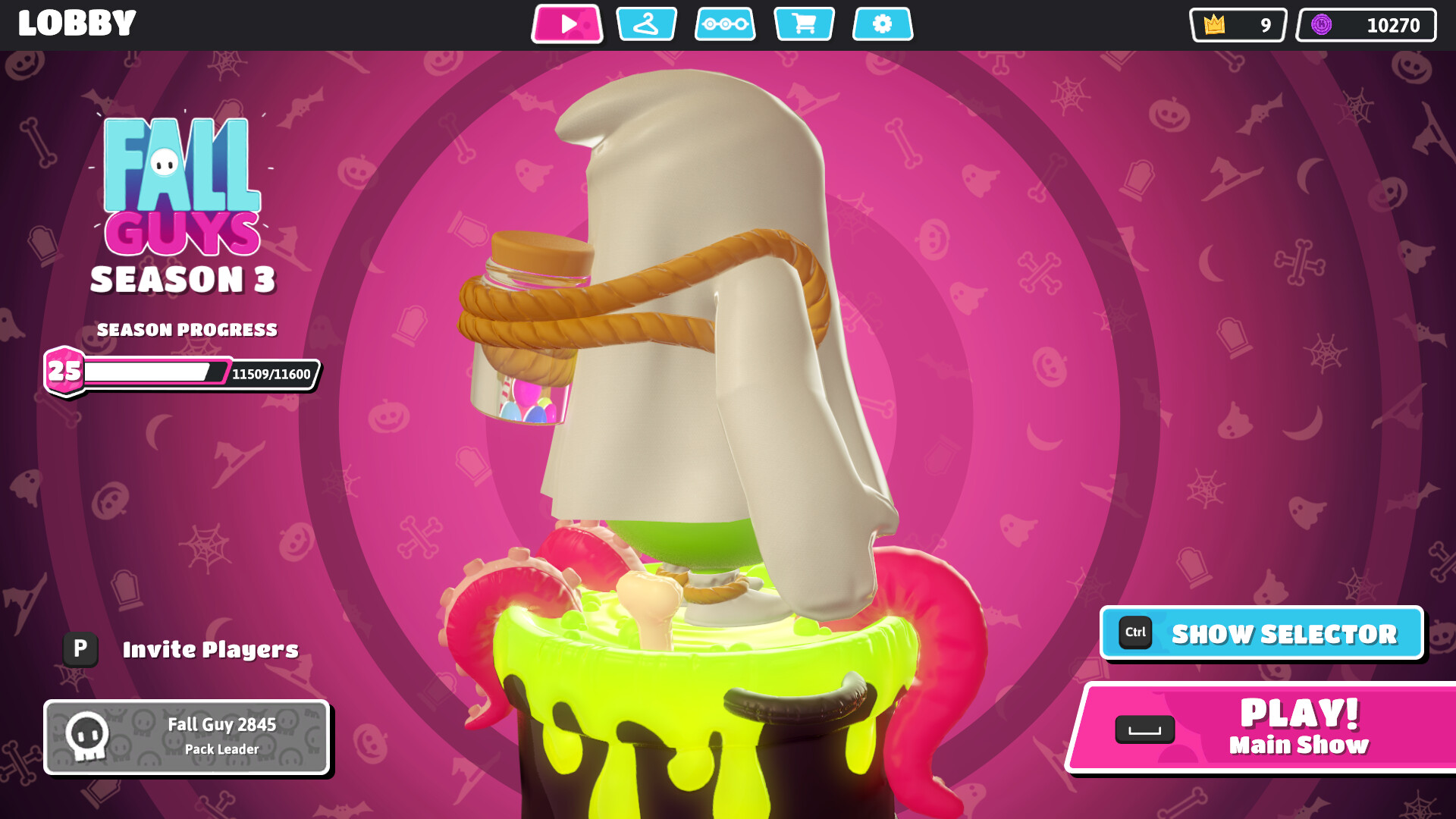The height and width of the screenshot is (819, 1456).
Task: Open the season progress level bar
Action: tap(182, 372)
